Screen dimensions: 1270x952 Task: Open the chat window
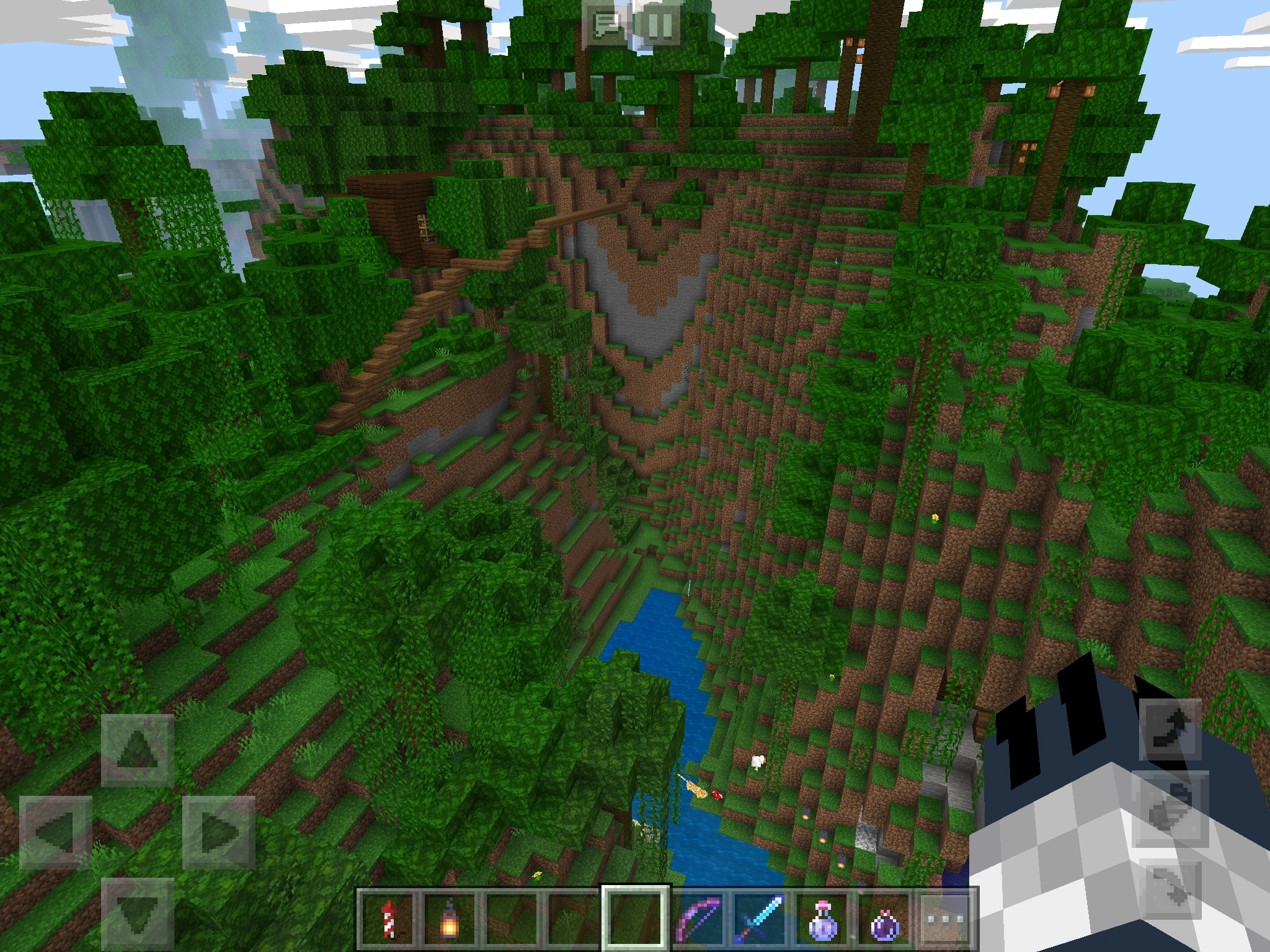pos(608,25)
